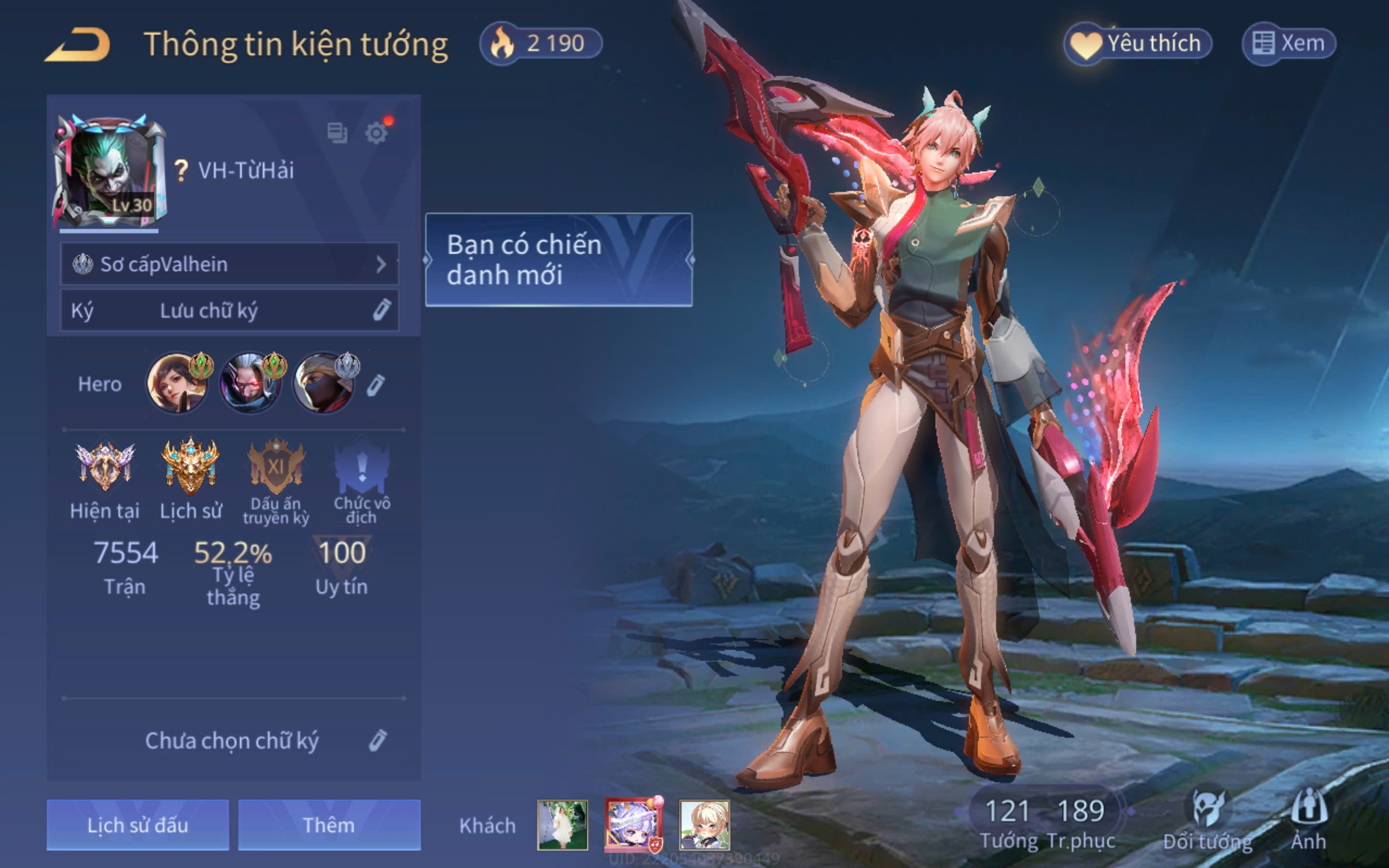Click the Joker player avatar

109,171
